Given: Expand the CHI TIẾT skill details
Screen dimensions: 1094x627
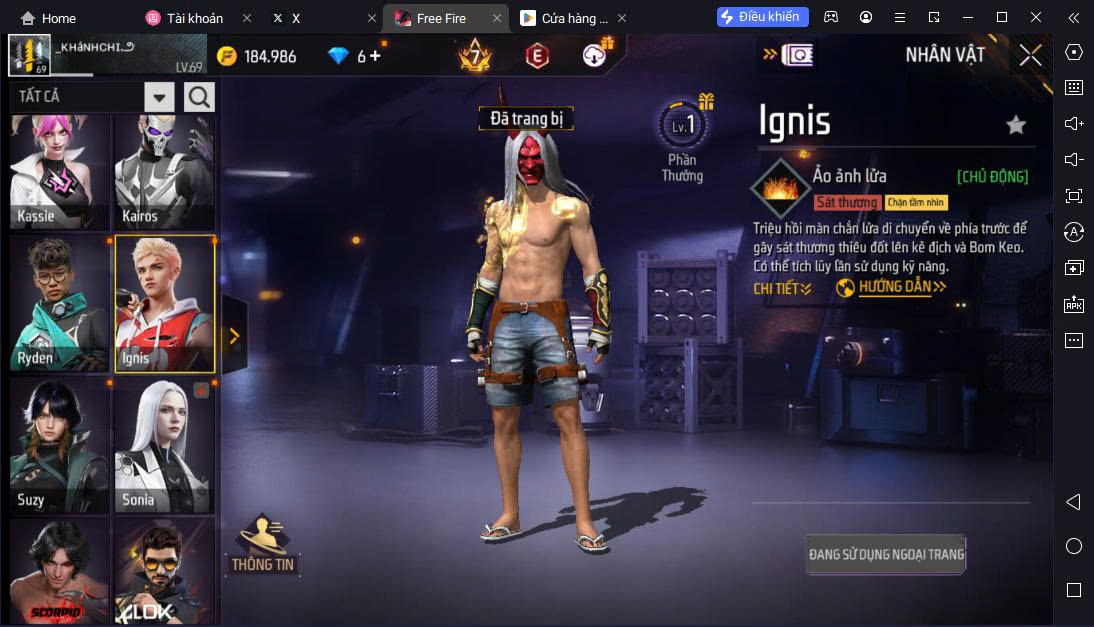Looking at the screenshot, I should [782, 288].
